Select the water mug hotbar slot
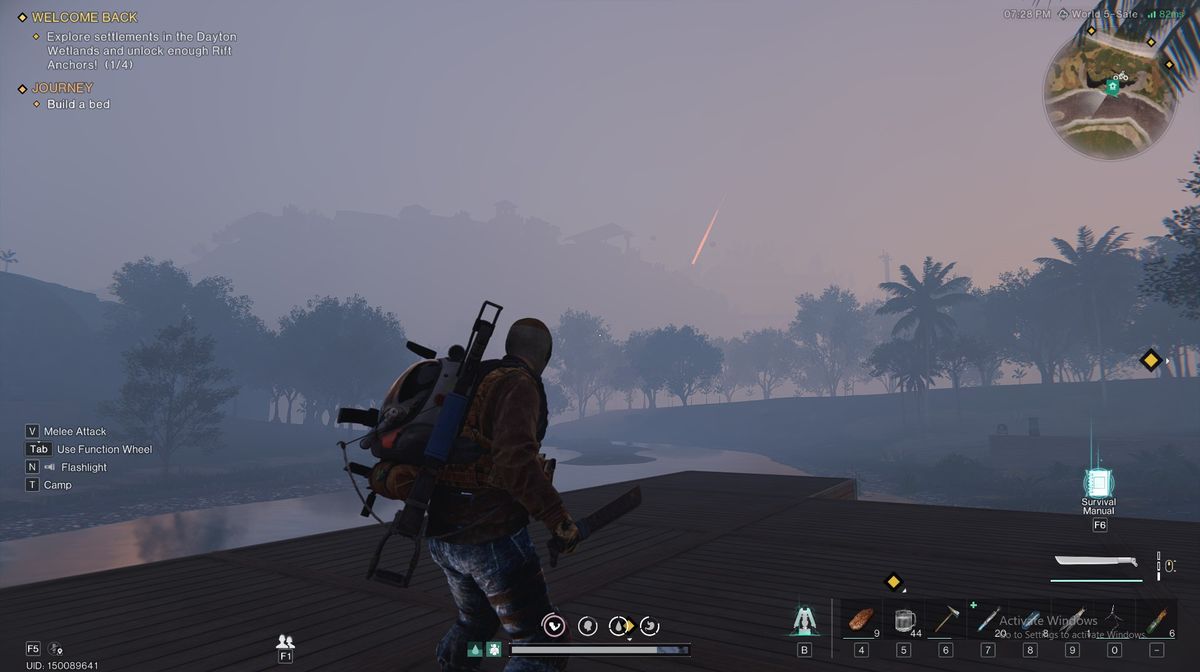The image size is (1200, 672). pyautogui.click(x=904, y=620)
